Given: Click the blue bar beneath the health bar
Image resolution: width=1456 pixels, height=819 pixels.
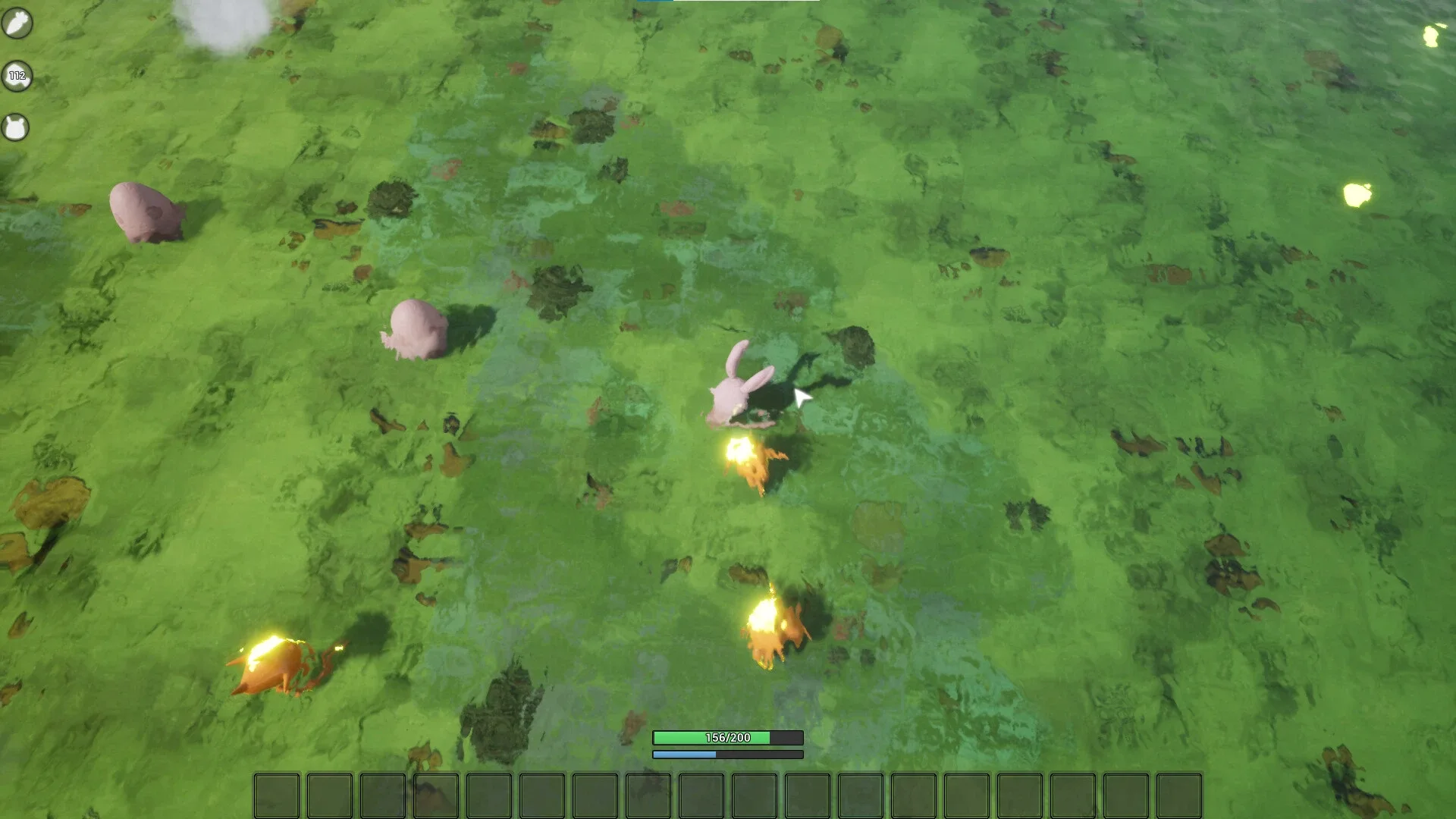Looking at the screenshot, I should (x=726, y=755).
